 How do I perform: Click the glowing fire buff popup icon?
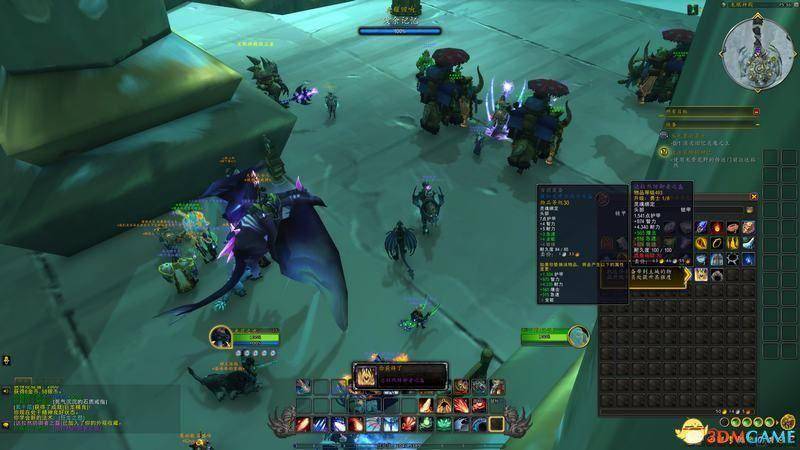pyautogui.click(x=364, y=377)
